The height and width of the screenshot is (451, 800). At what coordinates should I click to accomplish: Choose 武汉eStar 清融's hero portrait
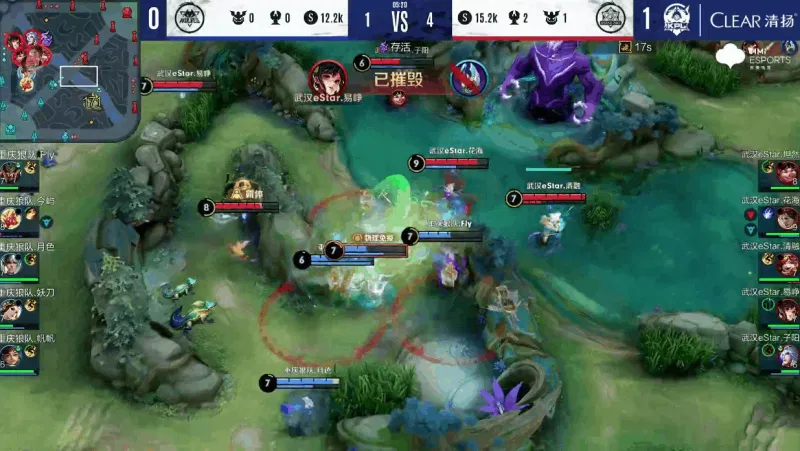[x=788, y=262]
